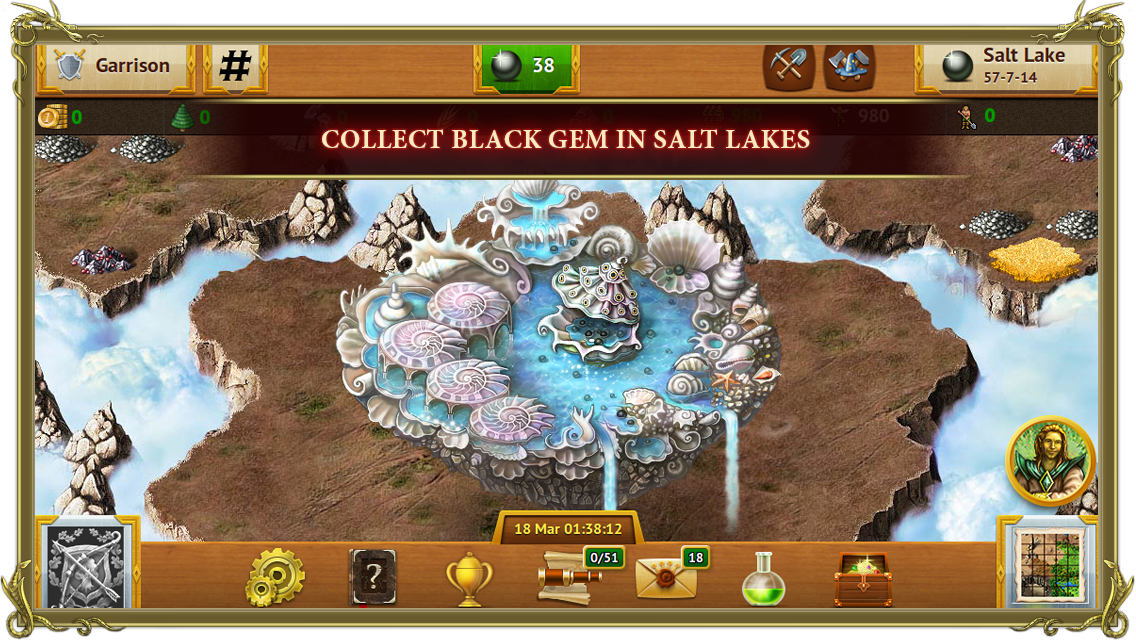
Task: Open the Garrison panel
Action: pos(114,66)
